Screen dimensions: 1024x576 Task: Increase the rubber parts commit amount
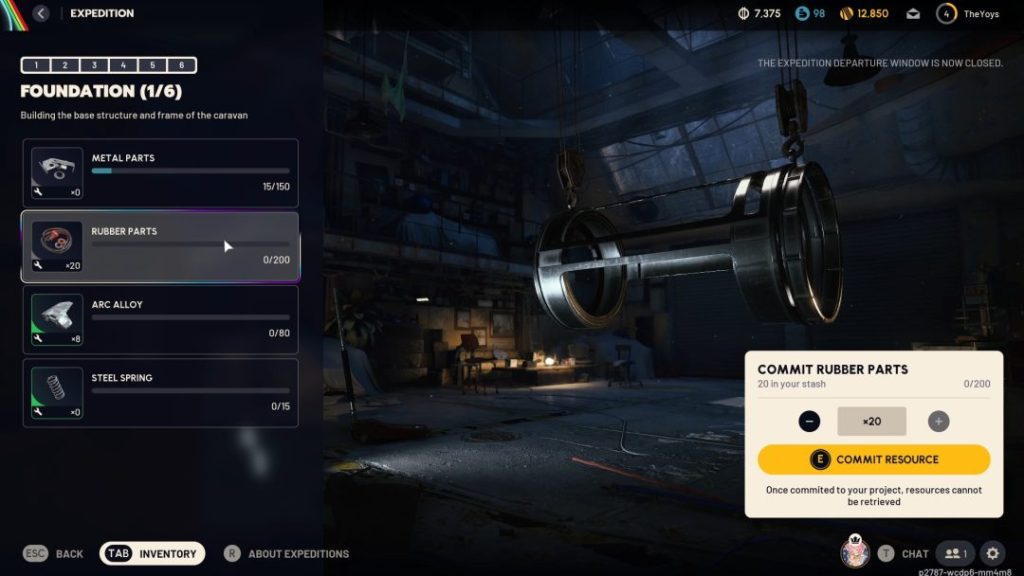pos(938,421)
